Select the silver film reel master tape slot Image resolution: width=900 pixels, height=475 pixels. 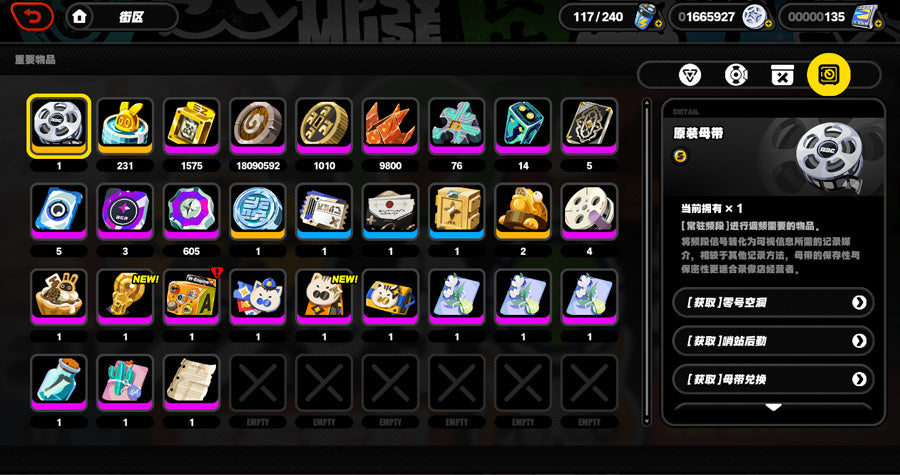click(59, 126)
